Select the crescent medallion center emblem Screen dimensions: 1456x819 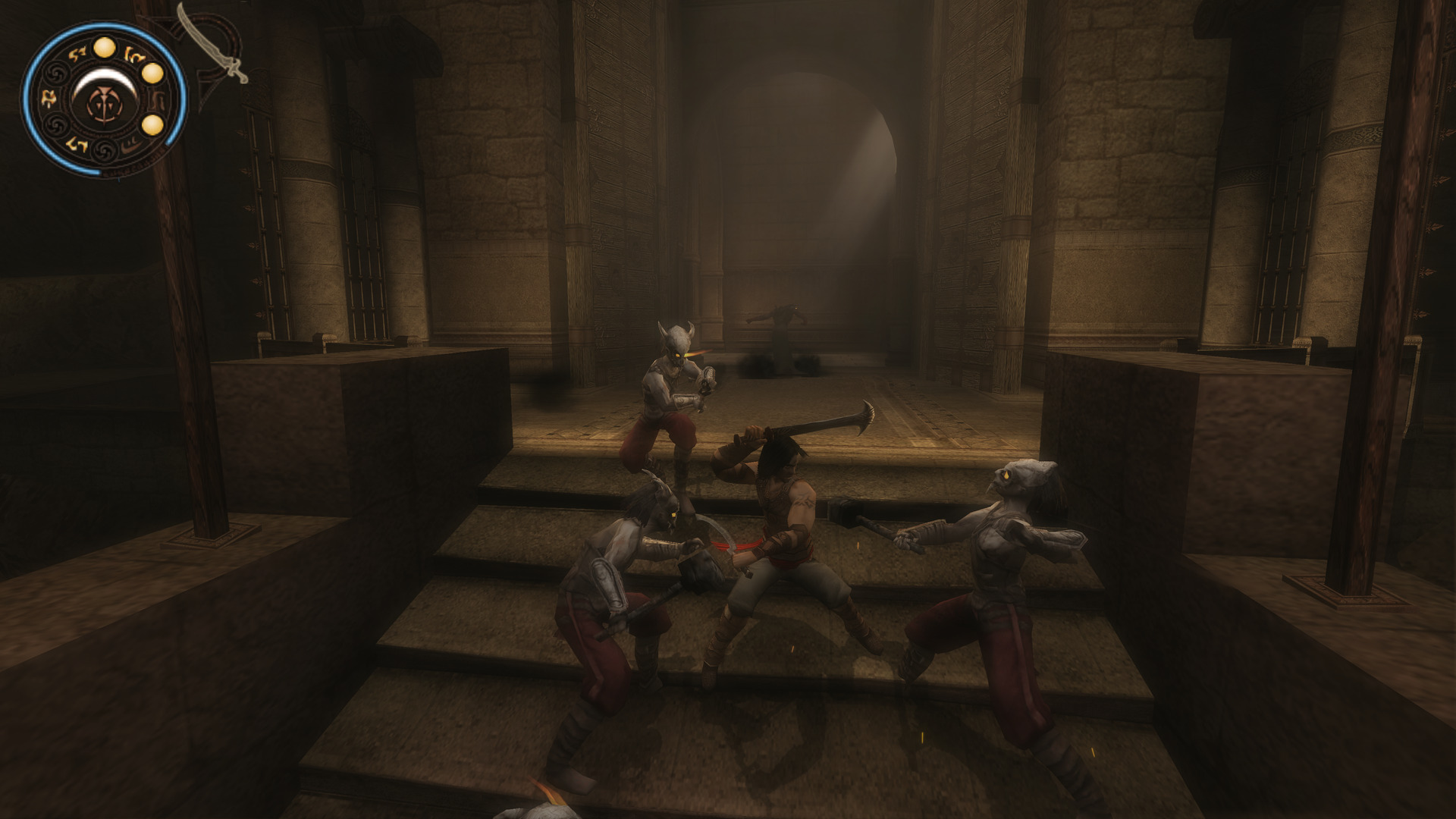tap(104, 99)
